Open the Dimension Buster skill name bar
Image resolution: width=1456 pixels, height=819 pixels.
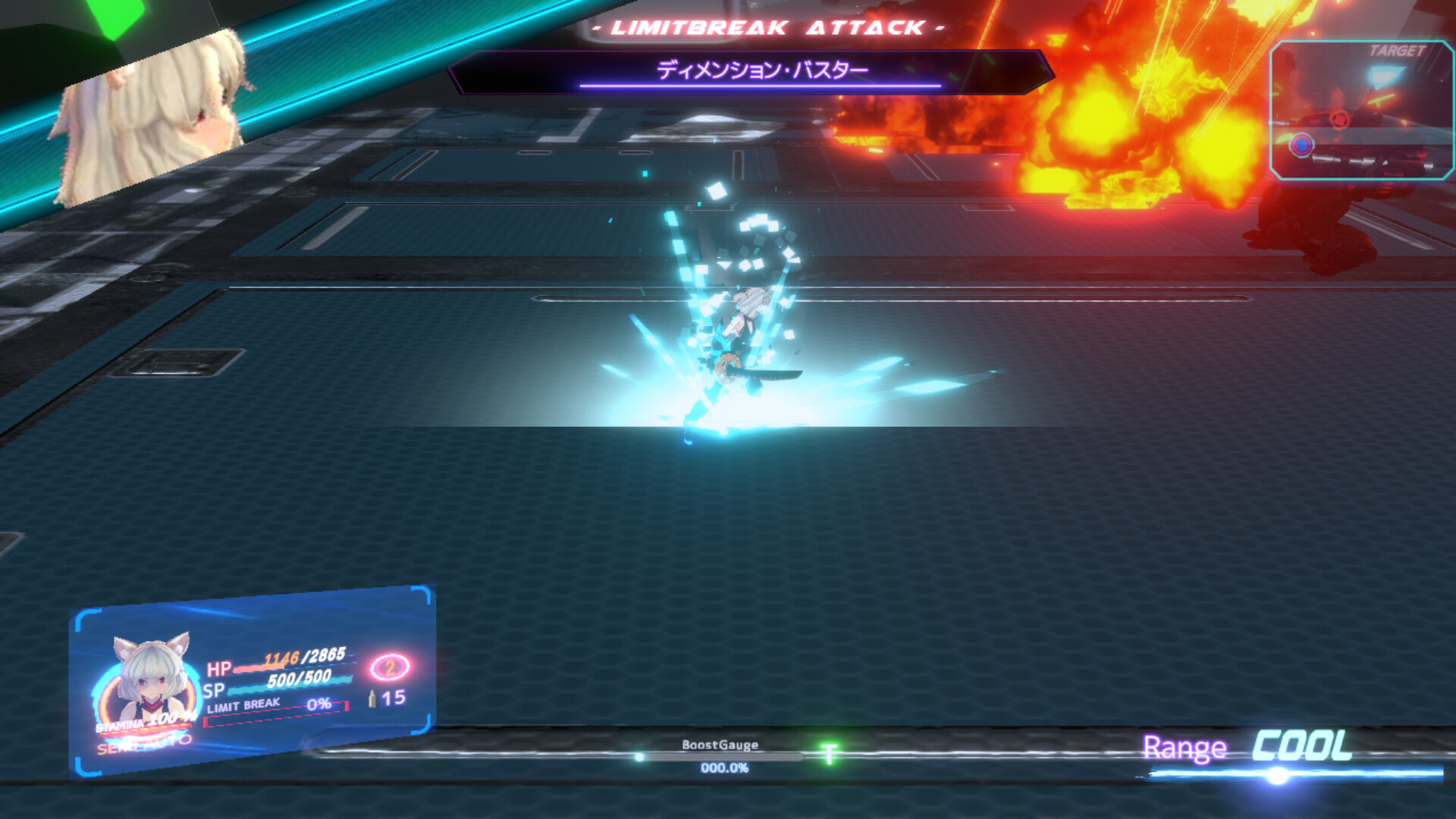pyautogui.click(x=764, y=67)
